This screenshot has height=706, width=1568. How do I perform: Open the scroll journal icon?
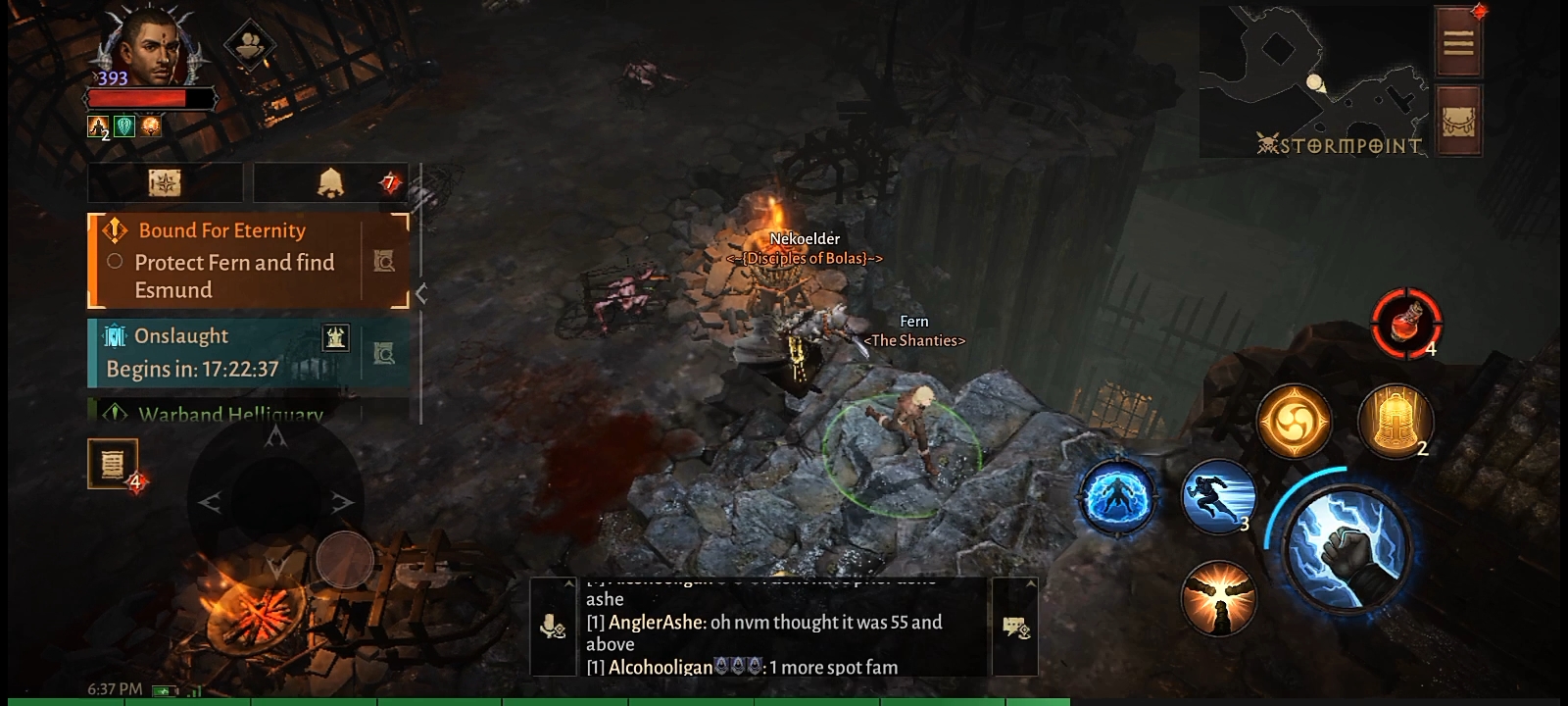(113, 463)
